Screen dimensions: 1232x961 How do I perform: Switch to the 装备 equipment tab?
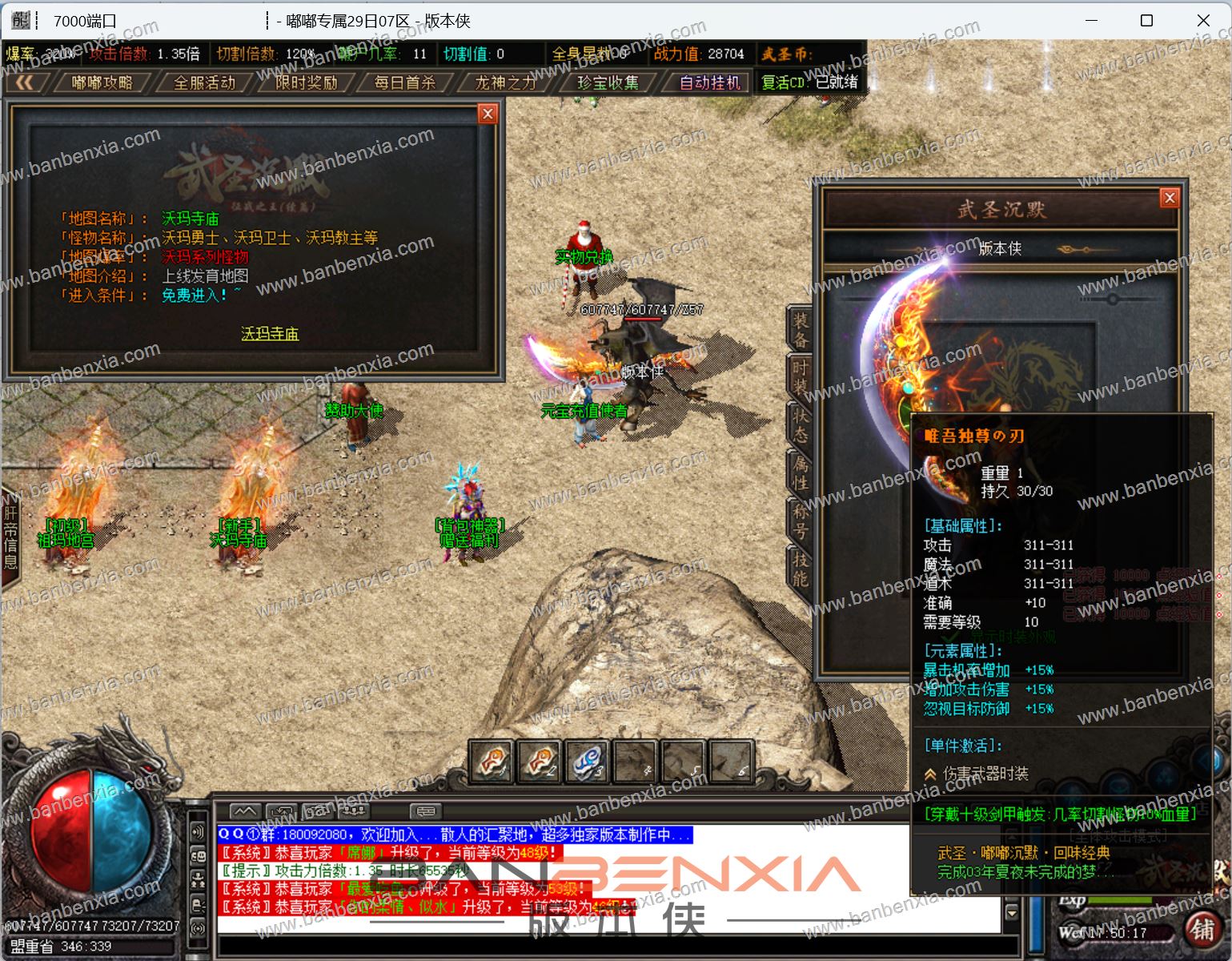click(x=801, y=329)
